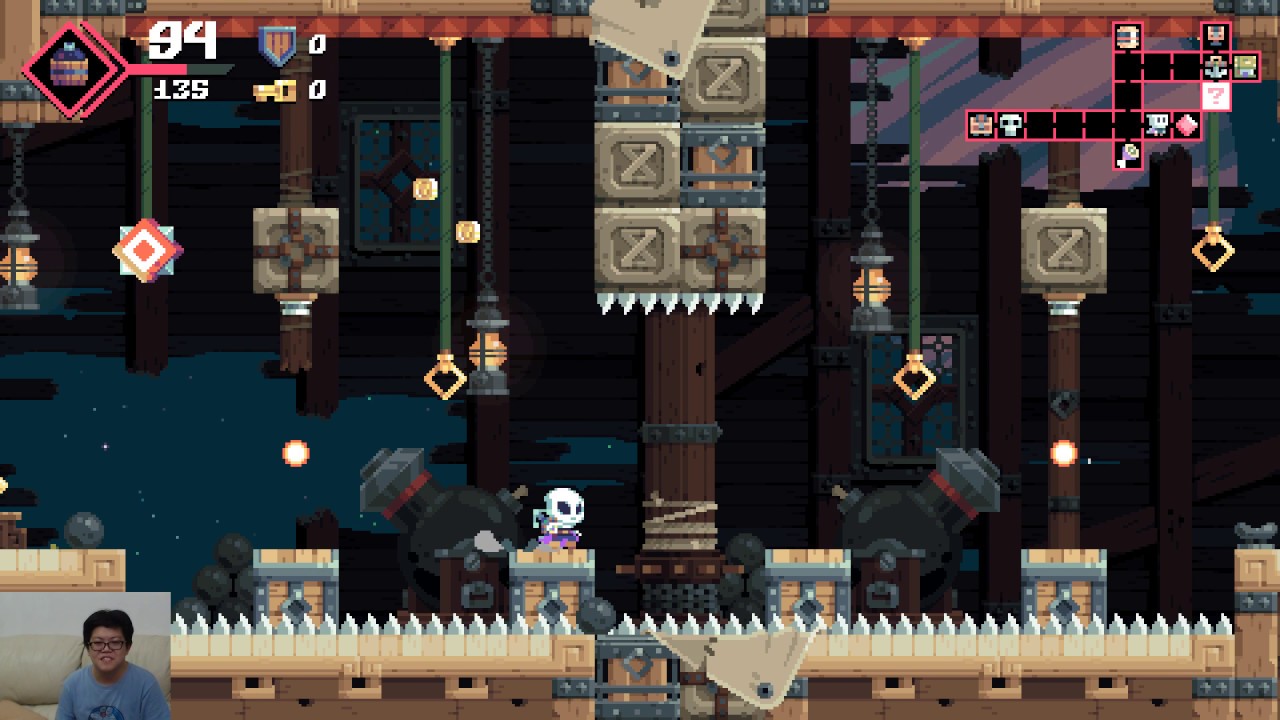This screenshot has width=1280, height=720.
Task: Select the barrel item in the diamond frame
Action: click(x=70, y=69)
